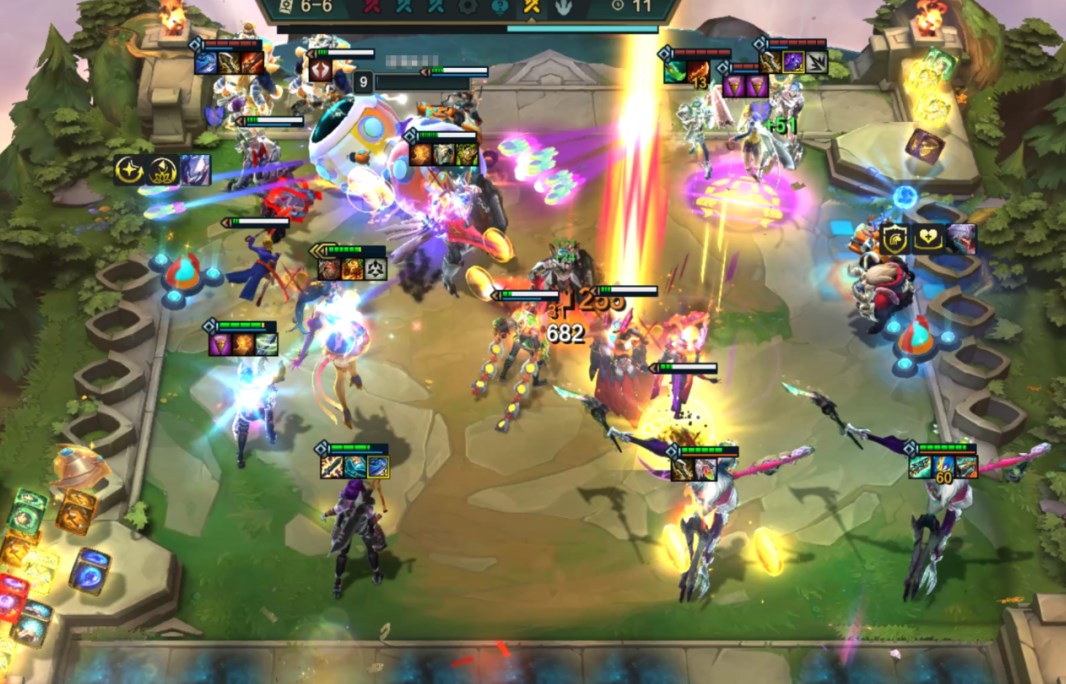Inspect the crescent moon and star augment
The image size is (1066, 684).
point(128,169)
